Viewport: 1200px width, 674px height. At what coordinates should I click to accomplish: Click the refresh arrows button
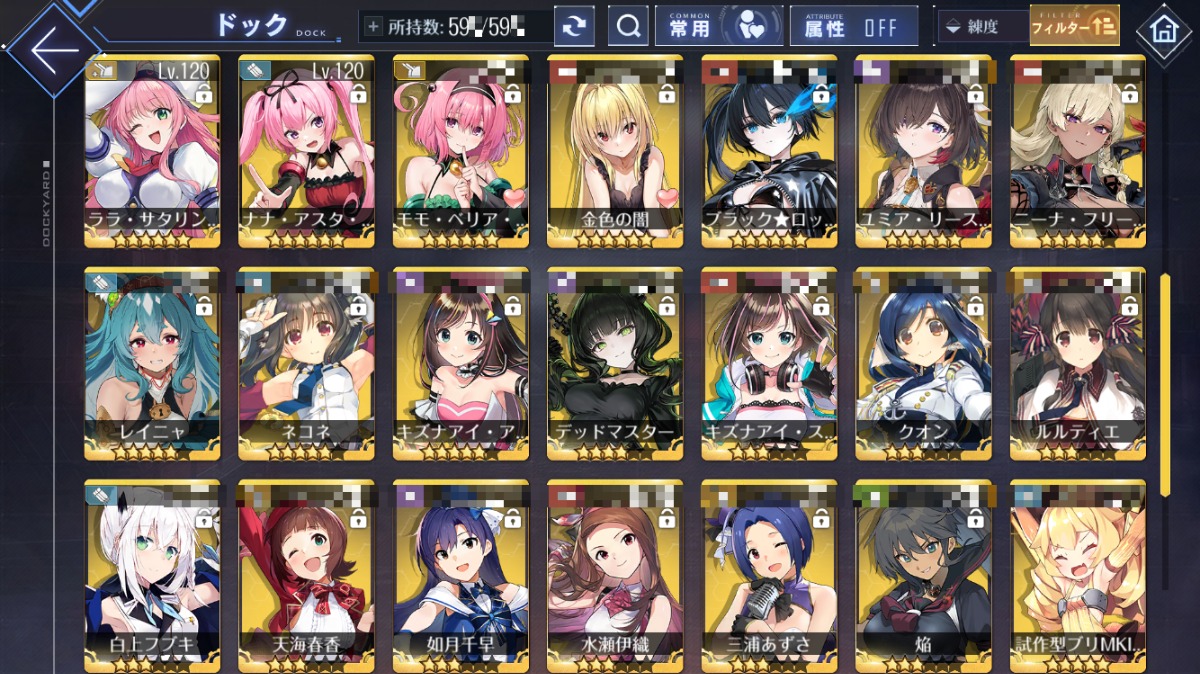click(574, 27)
